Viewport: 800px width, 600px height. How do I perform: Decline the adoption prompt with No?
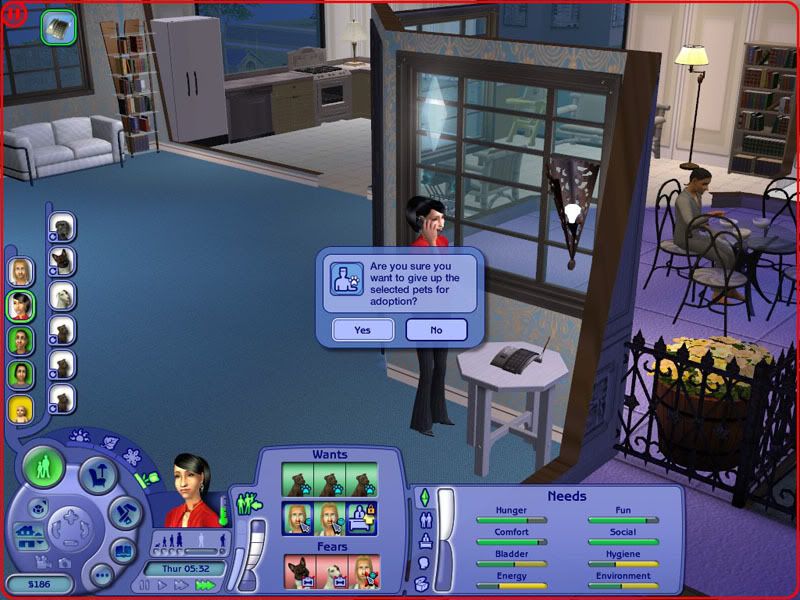coord(436,330)
